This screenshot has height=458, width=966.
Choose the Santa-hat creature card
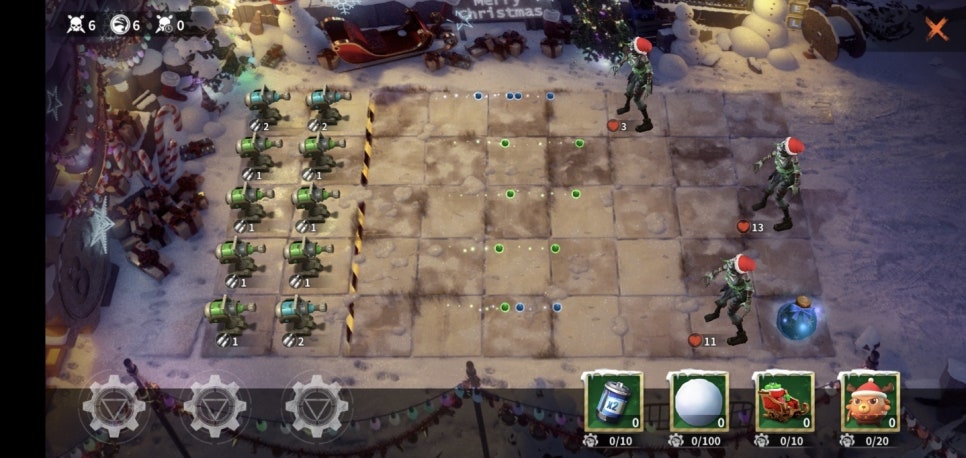tap(869, 402)
